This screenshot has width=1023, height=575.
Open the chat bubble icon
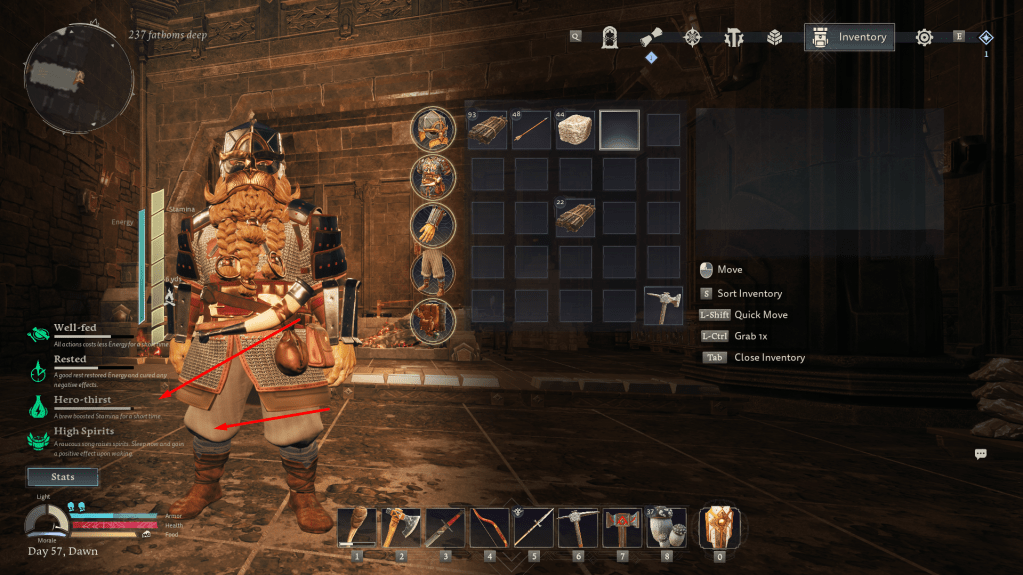click(981, 454)
